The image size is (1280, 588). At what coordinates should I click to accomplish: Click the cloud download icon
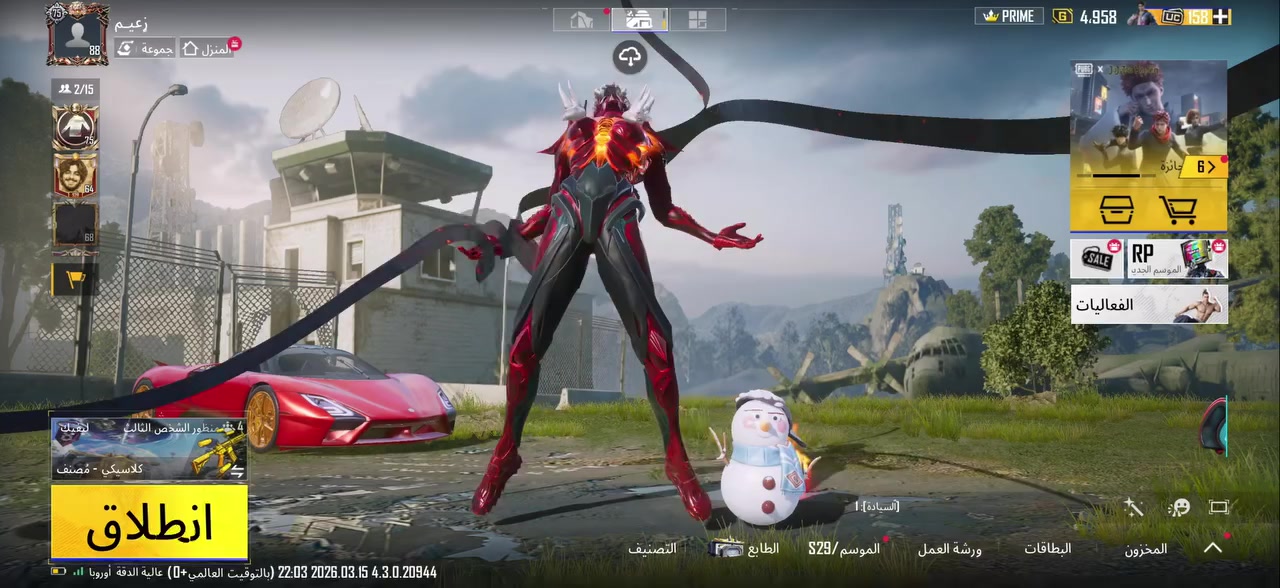pyautogui.click(x=629, y=57)
